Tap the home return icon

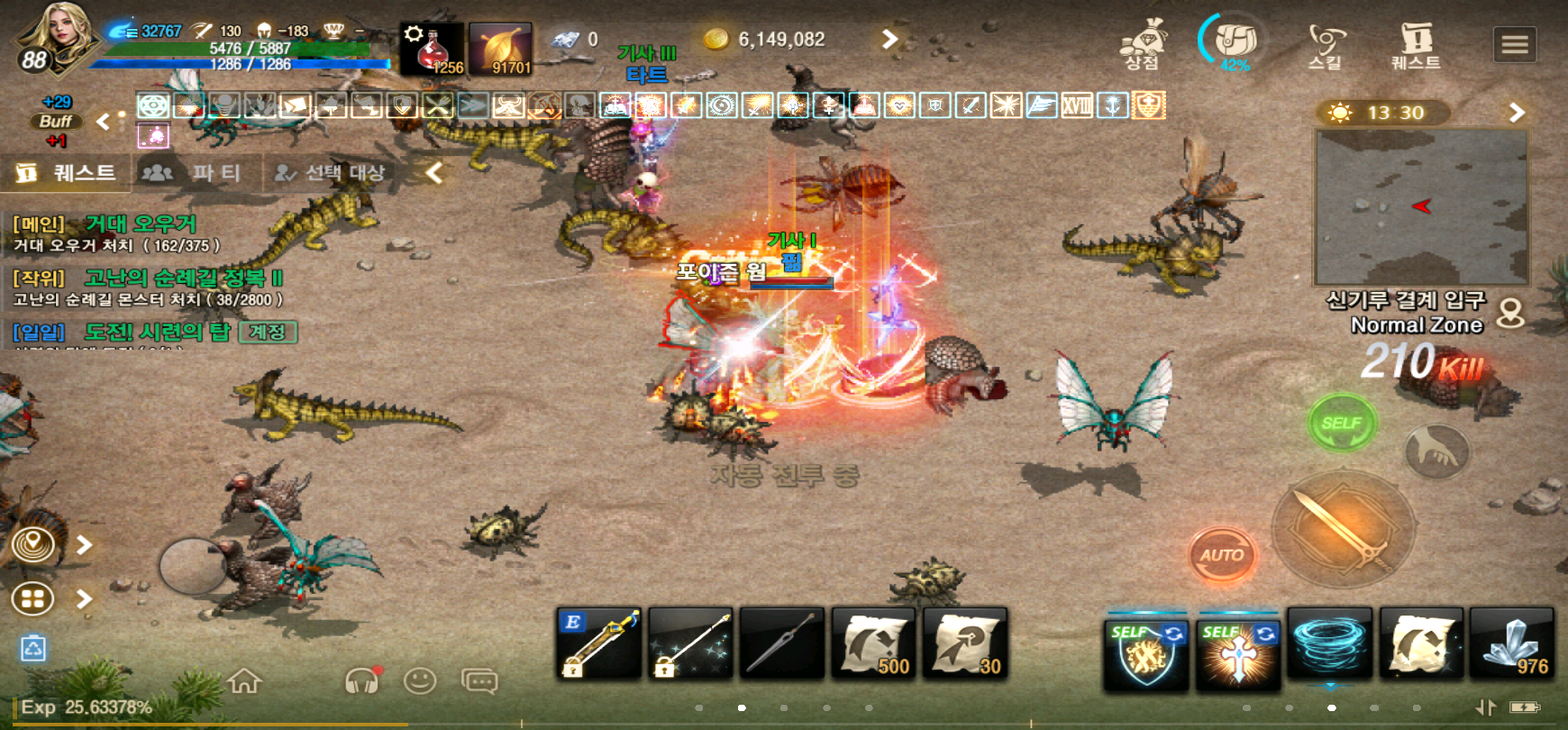tap(244, 680)
